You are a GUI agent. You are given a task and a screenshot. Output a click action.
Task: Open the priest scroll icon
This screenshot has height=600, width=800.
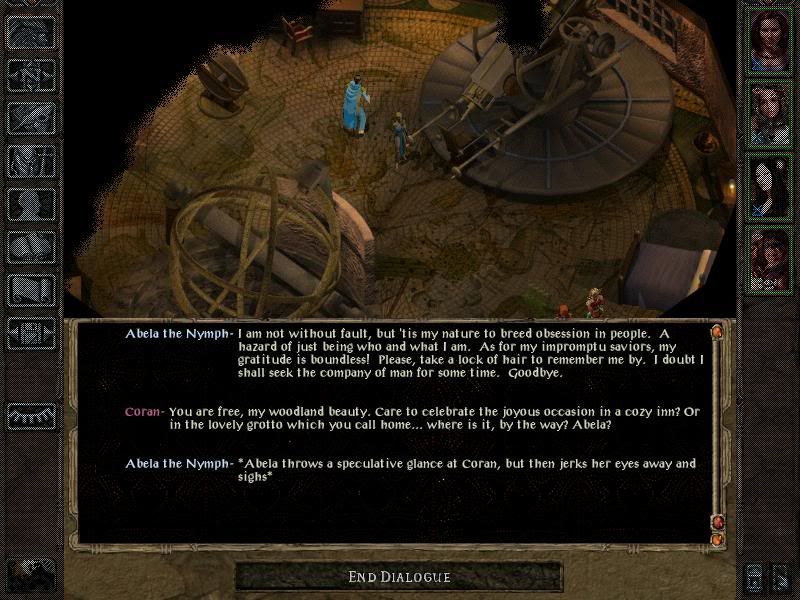(x=29, y=290)
